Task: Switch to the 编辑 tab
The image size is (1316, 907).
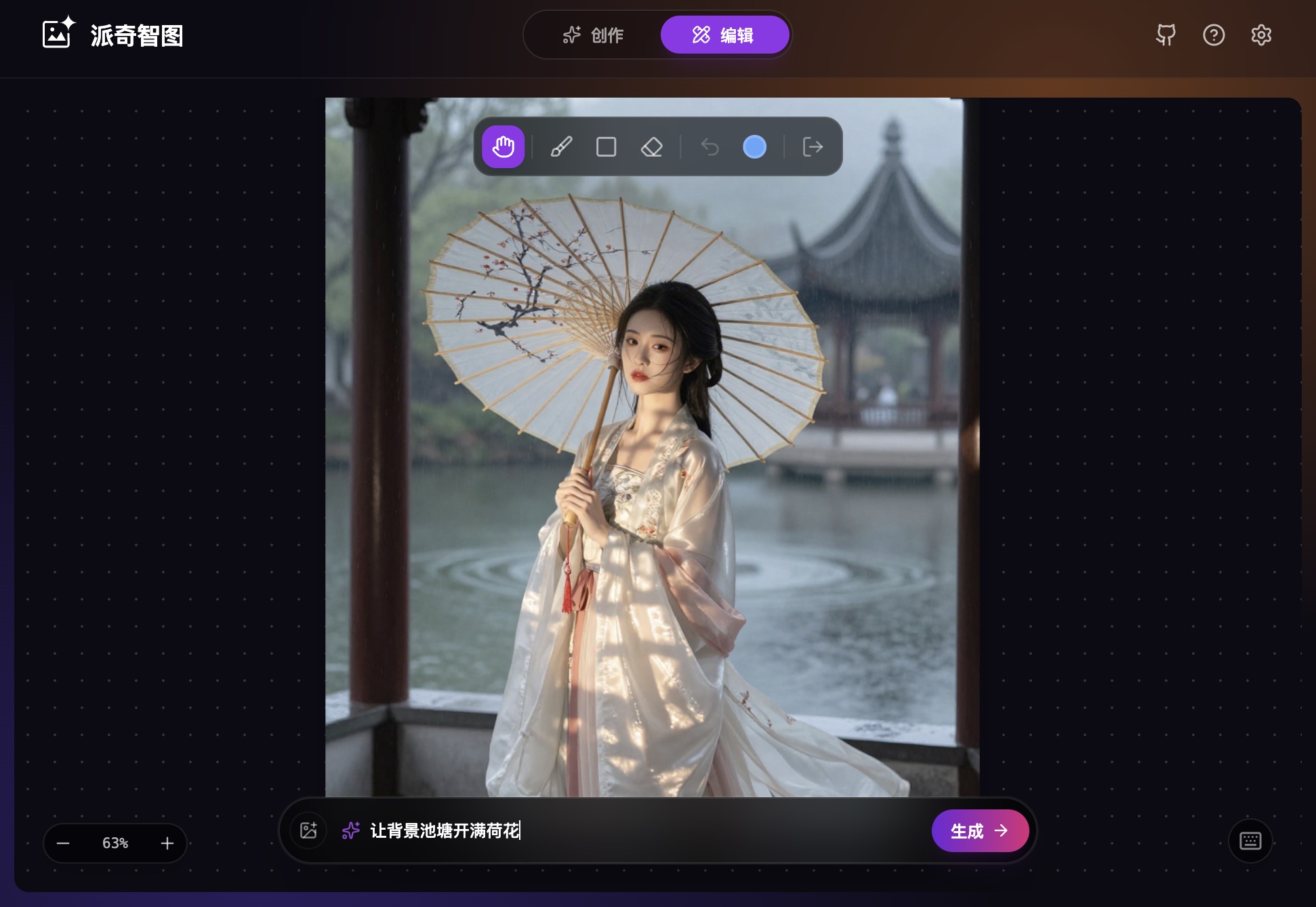Action: 725,35
